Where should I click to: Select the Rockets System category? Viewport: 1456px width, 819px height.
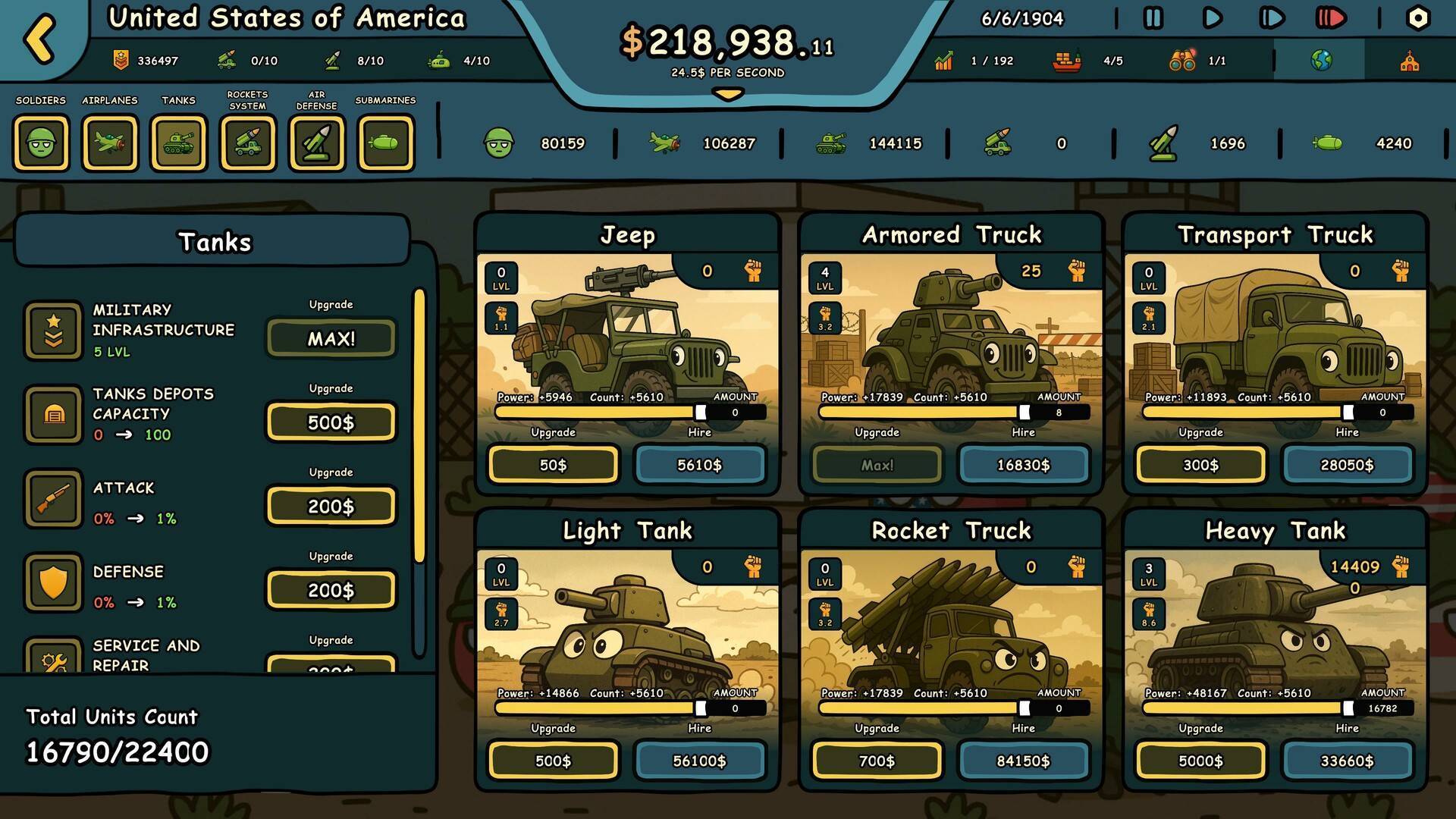(x=248, y=143)
